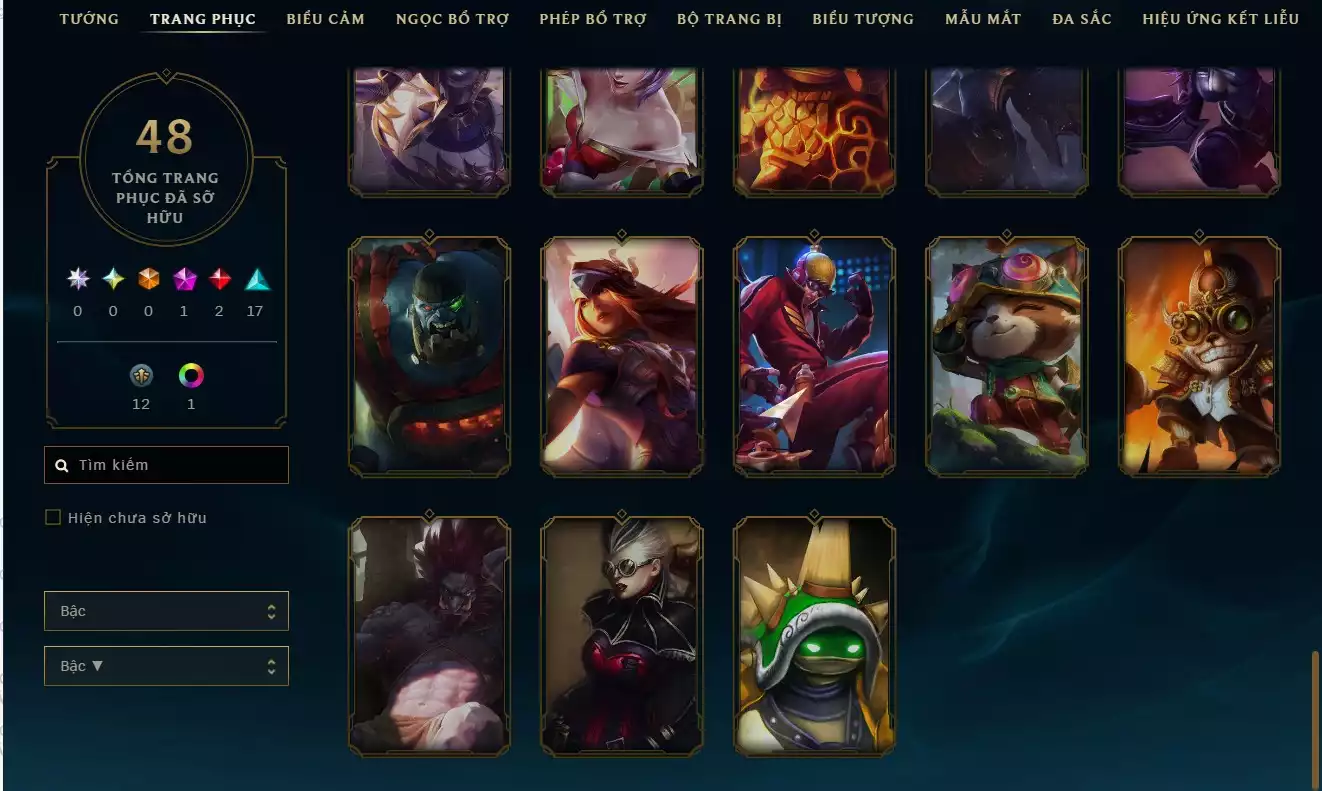Click the yellow four-point star rarity icon

[112, 280]
